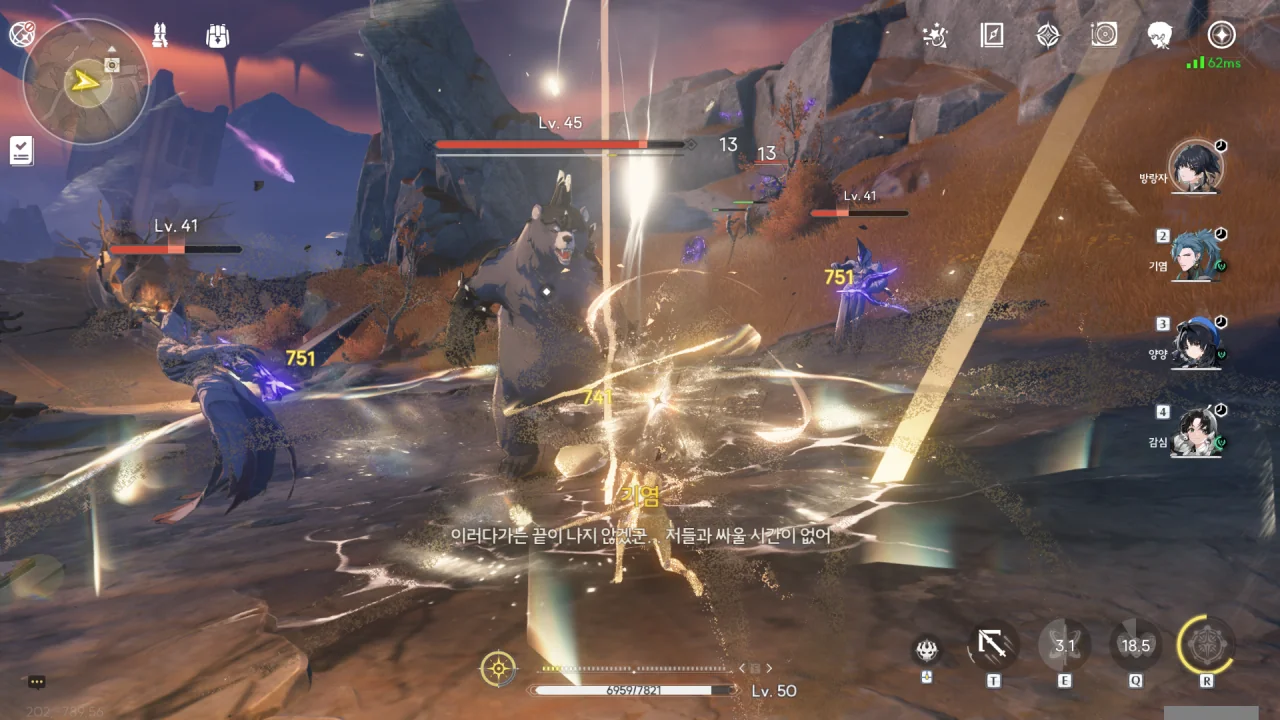
Task: Use the skull echo ability
Action: (x=927, y=650)
